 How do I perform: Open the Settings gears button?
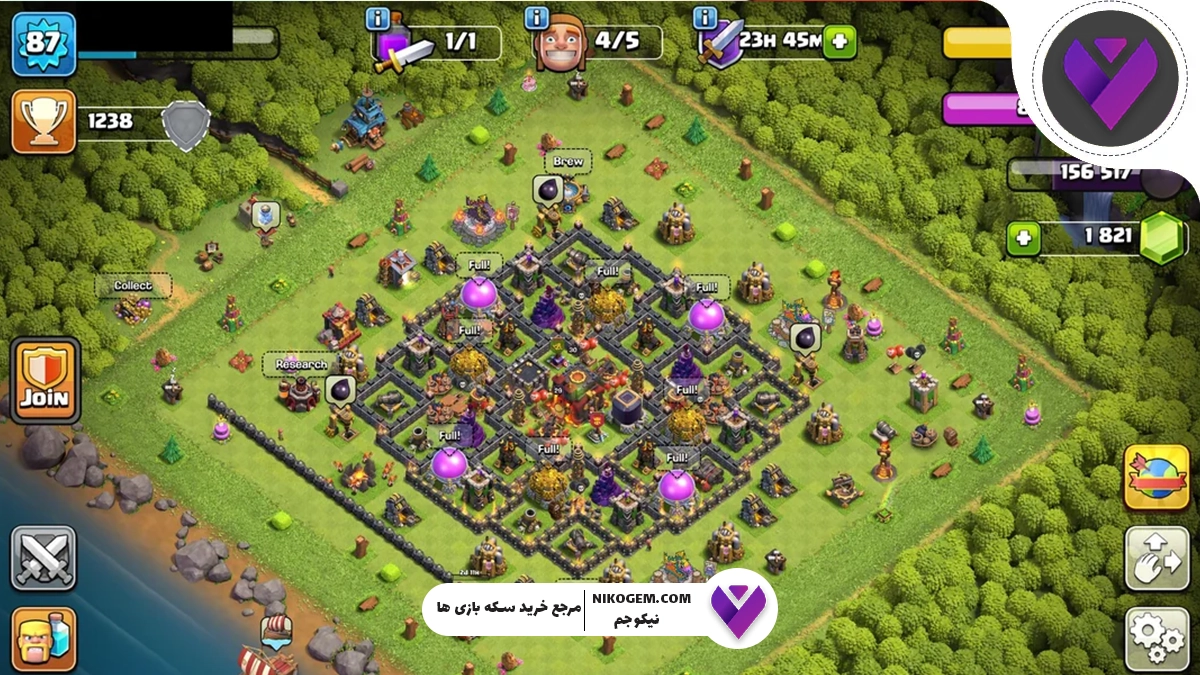click(x=1156, y=637)
